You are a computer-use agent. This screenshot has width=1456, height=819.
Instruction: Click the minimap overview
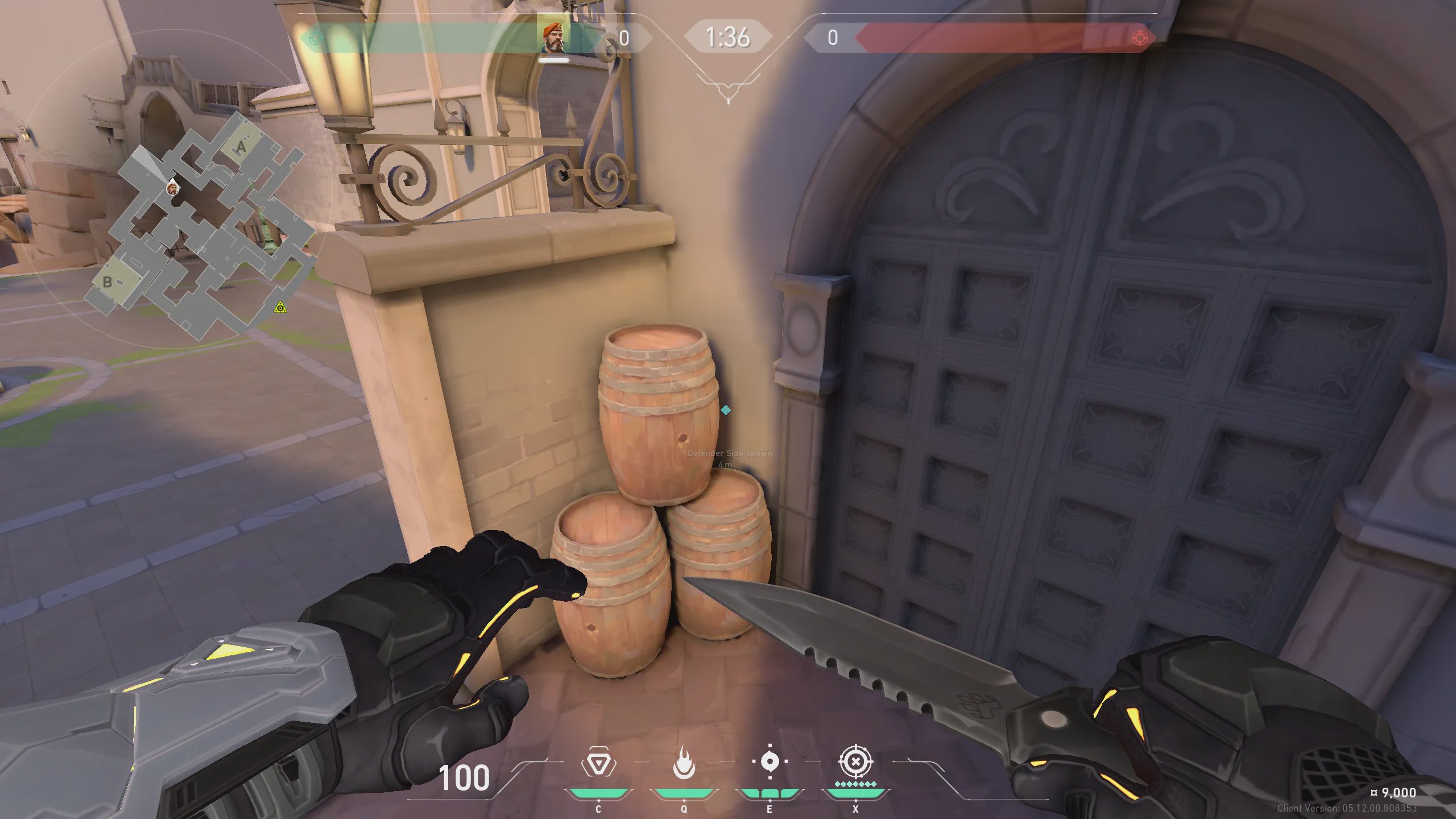(199, 227)
